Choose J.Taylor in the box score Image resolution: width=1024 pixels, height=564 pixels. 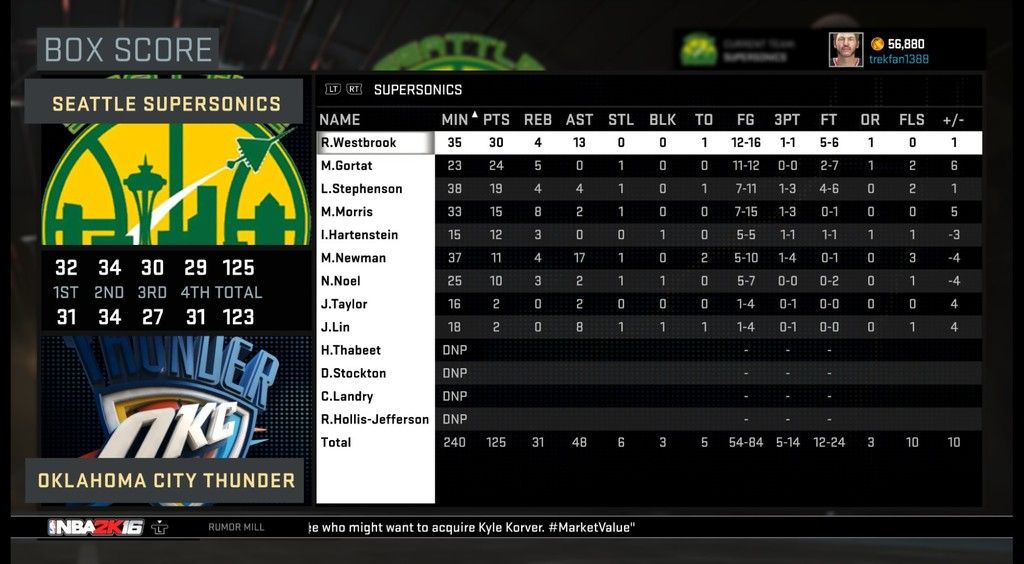click(344, 304)
